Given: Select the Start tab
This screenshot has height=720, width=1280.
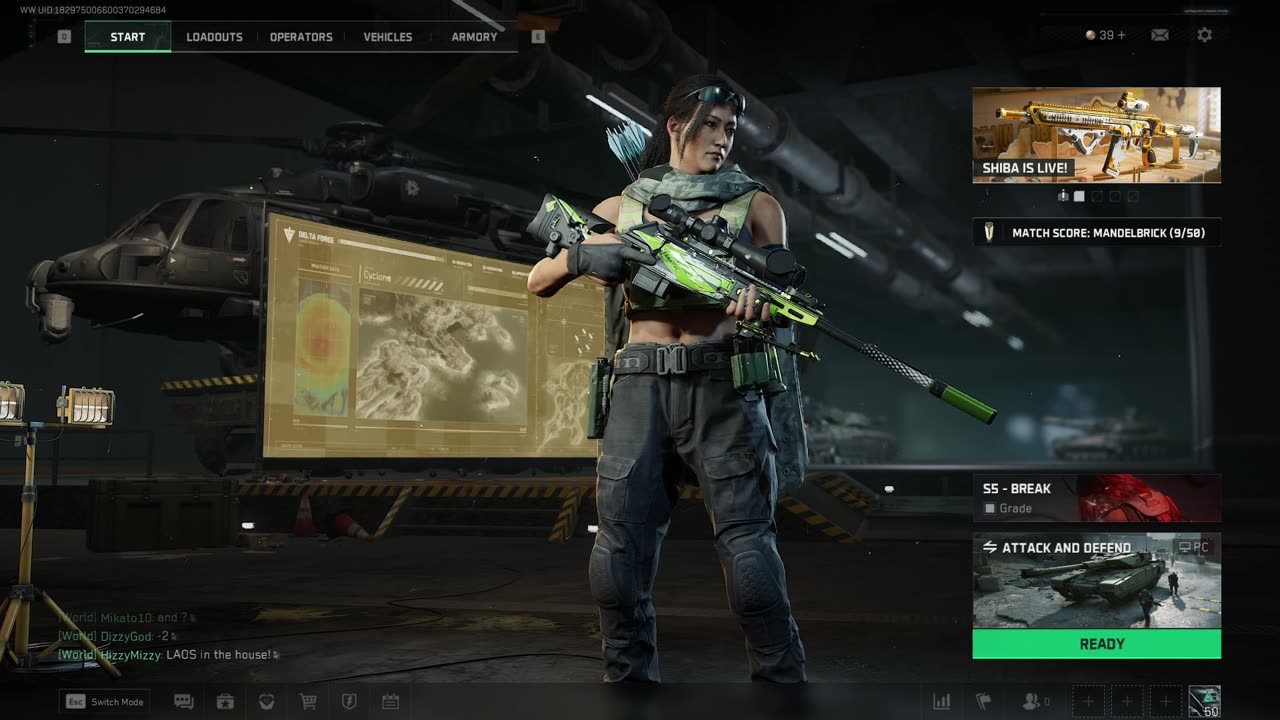Looking at the screenshot, I should click(x=128, y=37).
